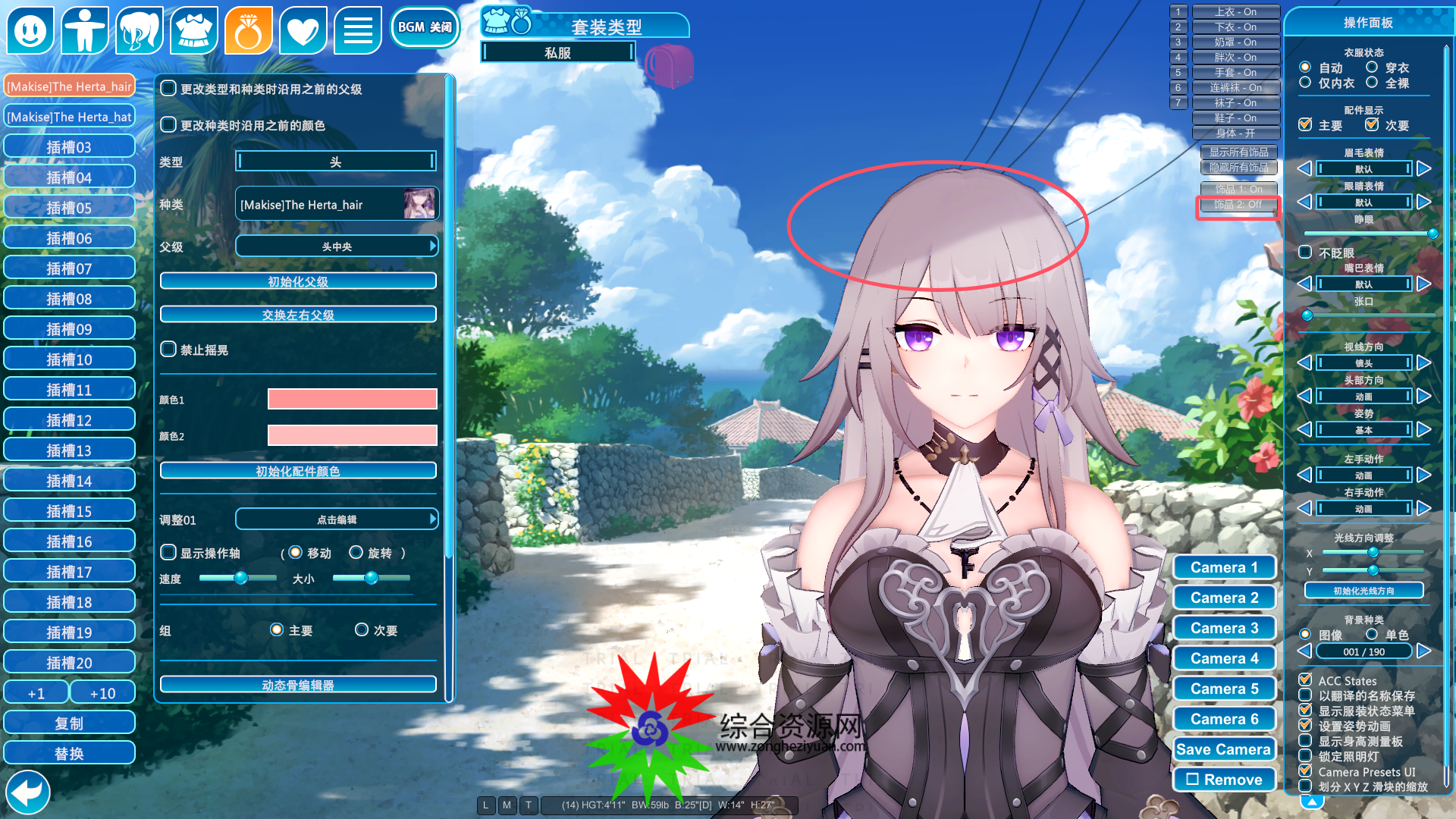Open the face editing tab

tap(30, 30)
